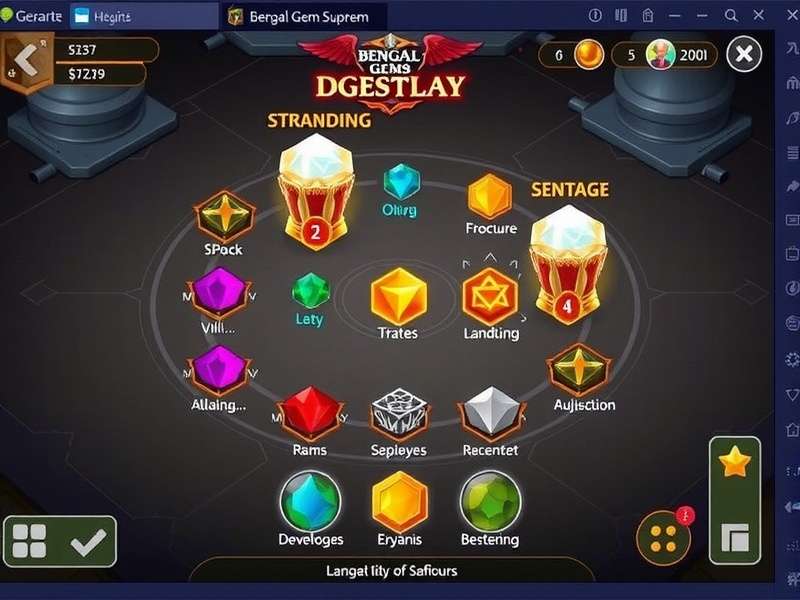Confirm with the green checkmark button
The image size is (800, 600).
89,542
